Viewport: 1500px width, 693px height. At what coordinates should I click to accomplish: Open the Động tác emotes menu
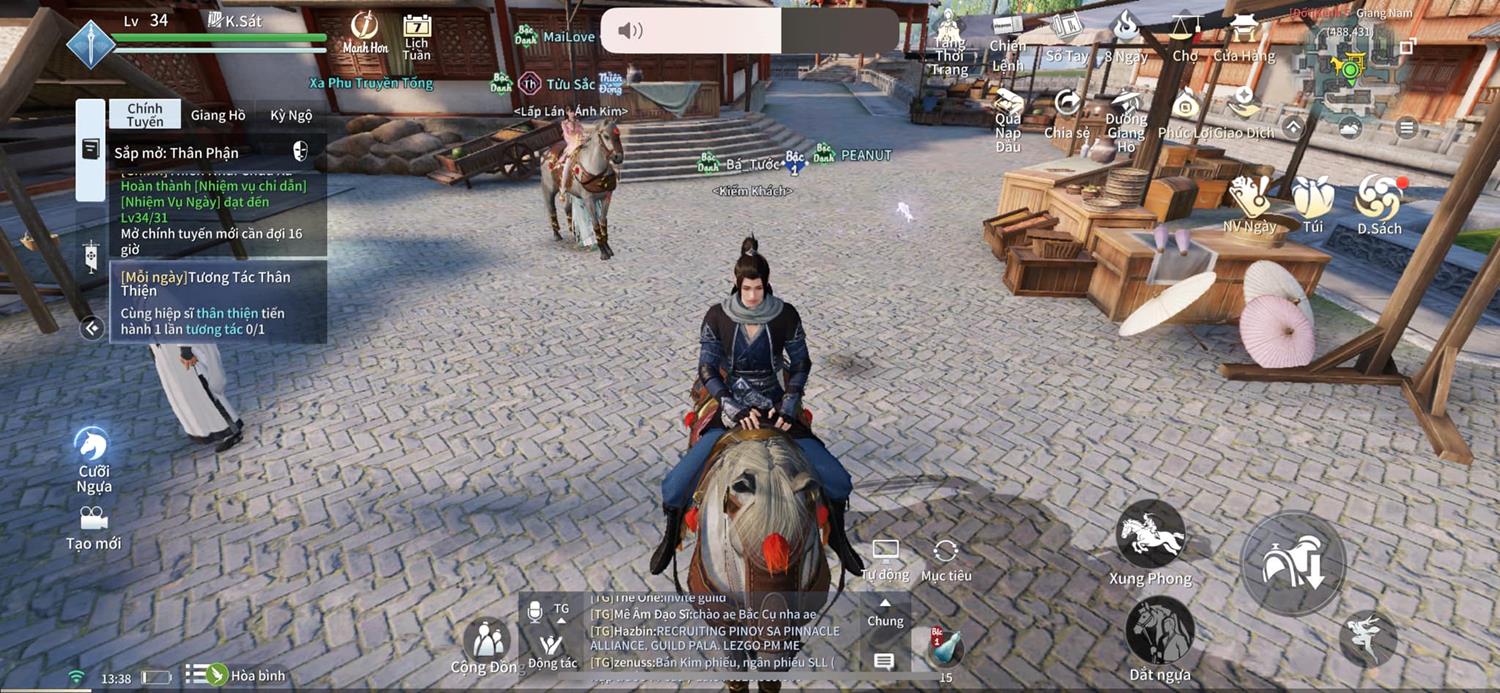[x=552, y=648]
